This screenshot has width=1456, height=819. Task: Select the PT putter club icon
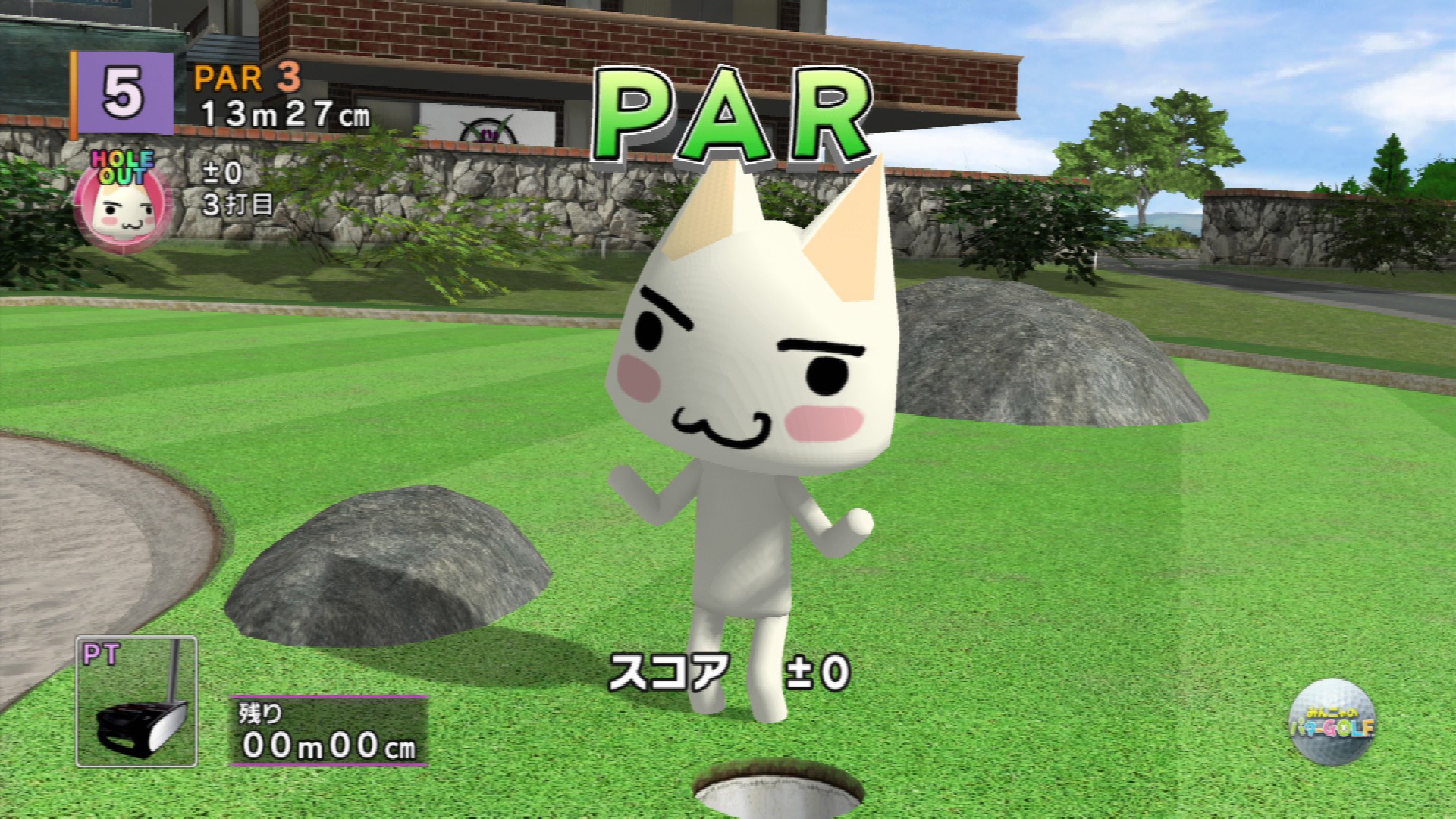136,701
